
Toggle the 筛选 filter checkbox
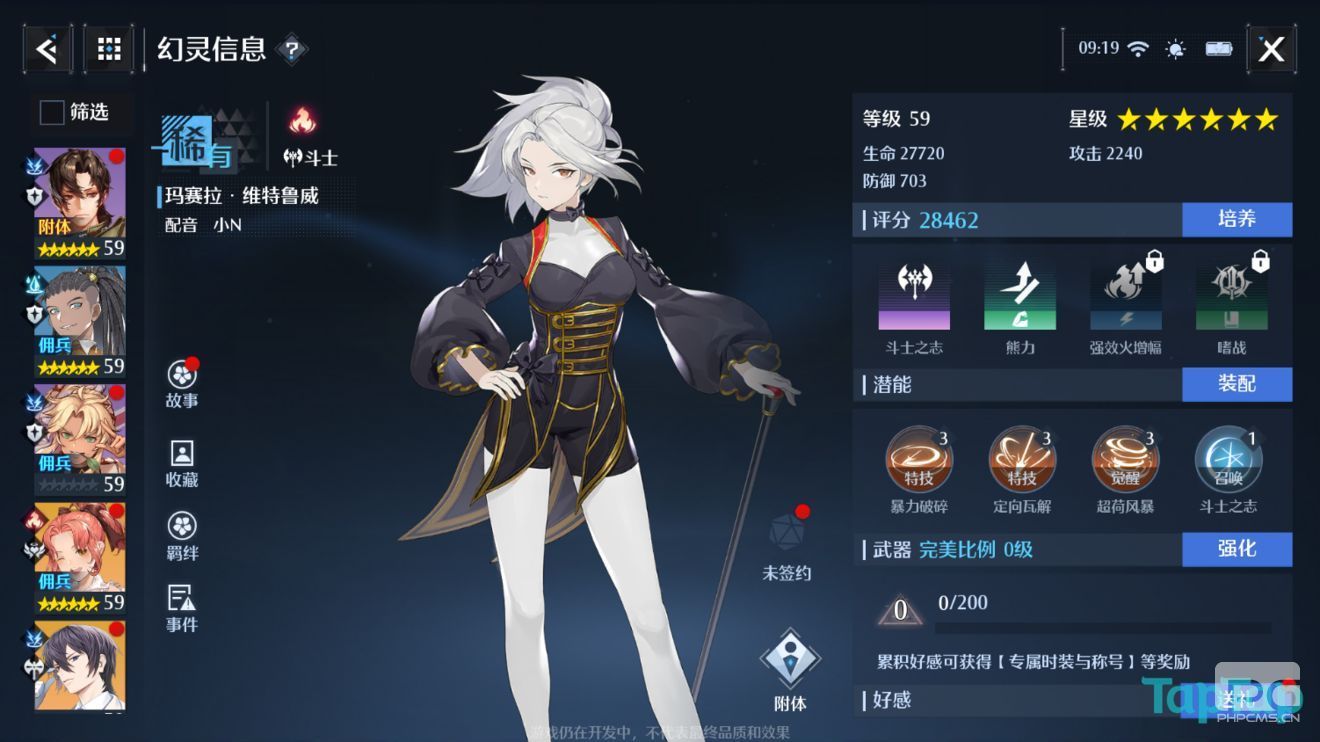pos(50,113)
